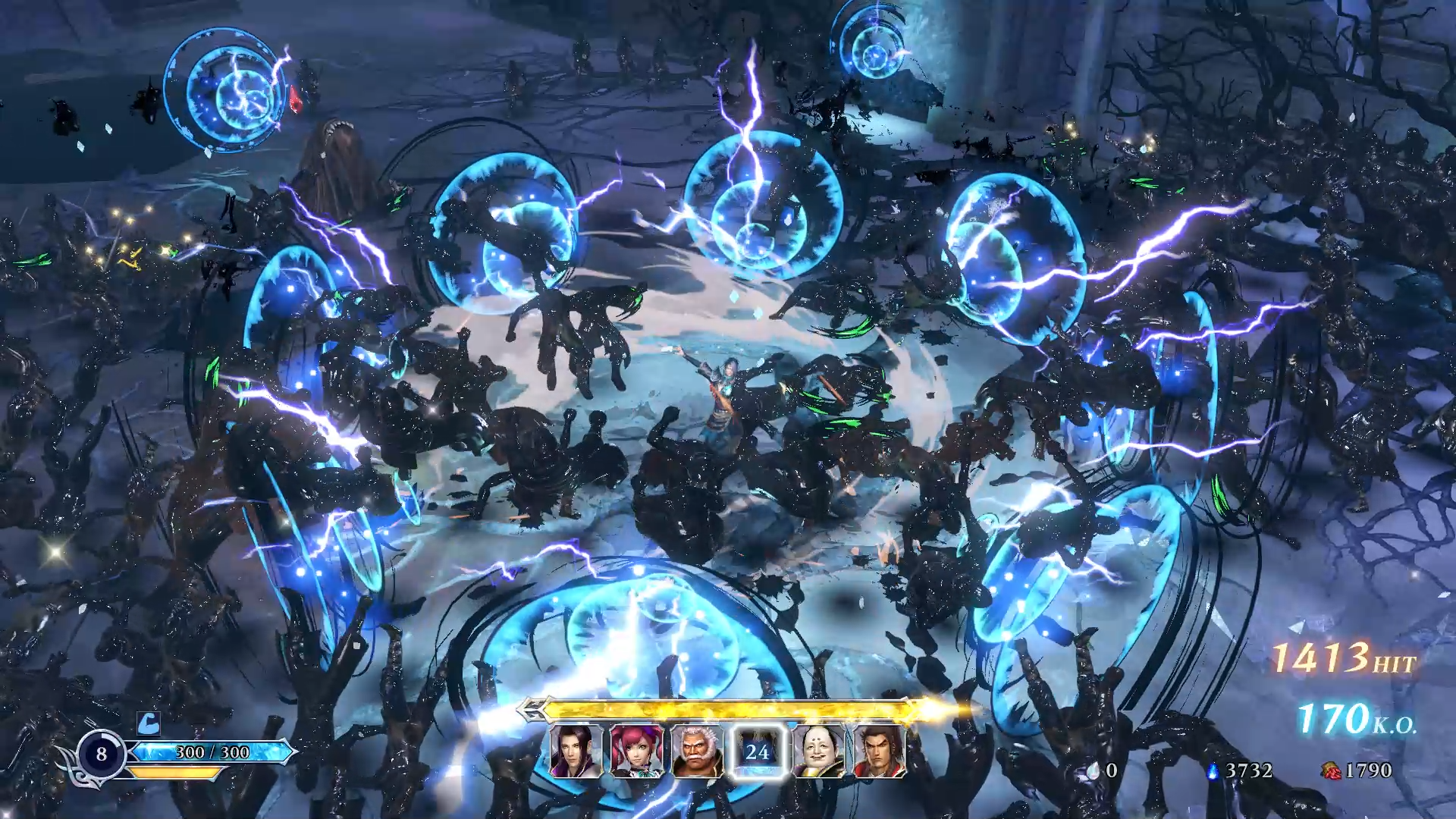Select the pale-faced smiling noble portrait
The height and width of the screenshot is (819, 1456).
coord(818,752)
